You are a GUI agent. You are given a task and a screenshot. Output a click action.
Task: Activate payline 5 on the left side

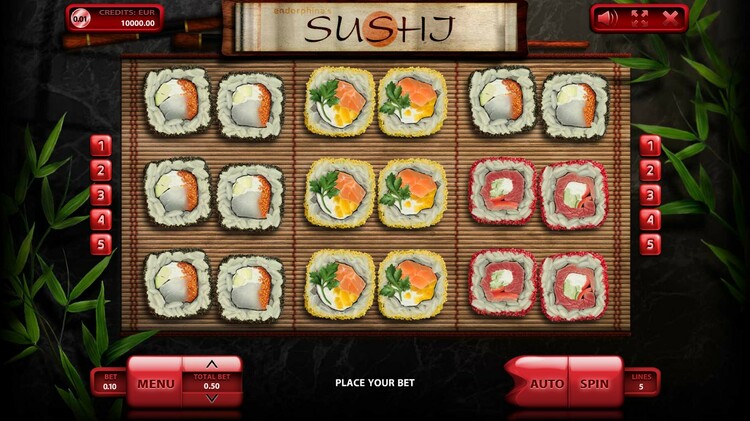point(100,244)
